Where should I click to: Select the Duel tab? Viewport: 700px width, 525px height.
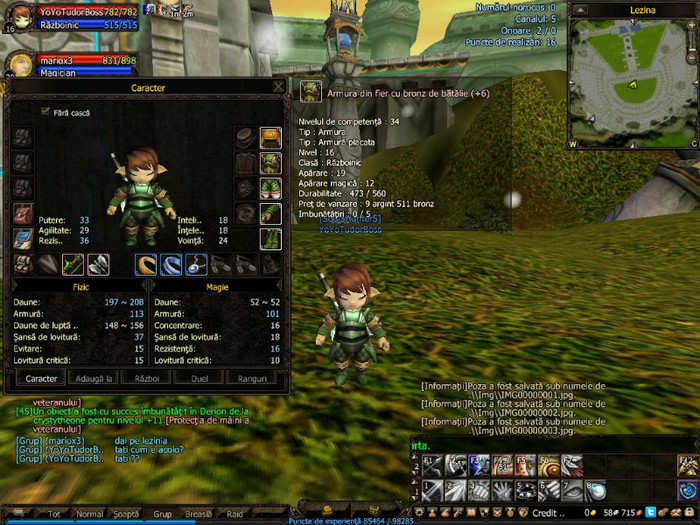click(198, 378)
